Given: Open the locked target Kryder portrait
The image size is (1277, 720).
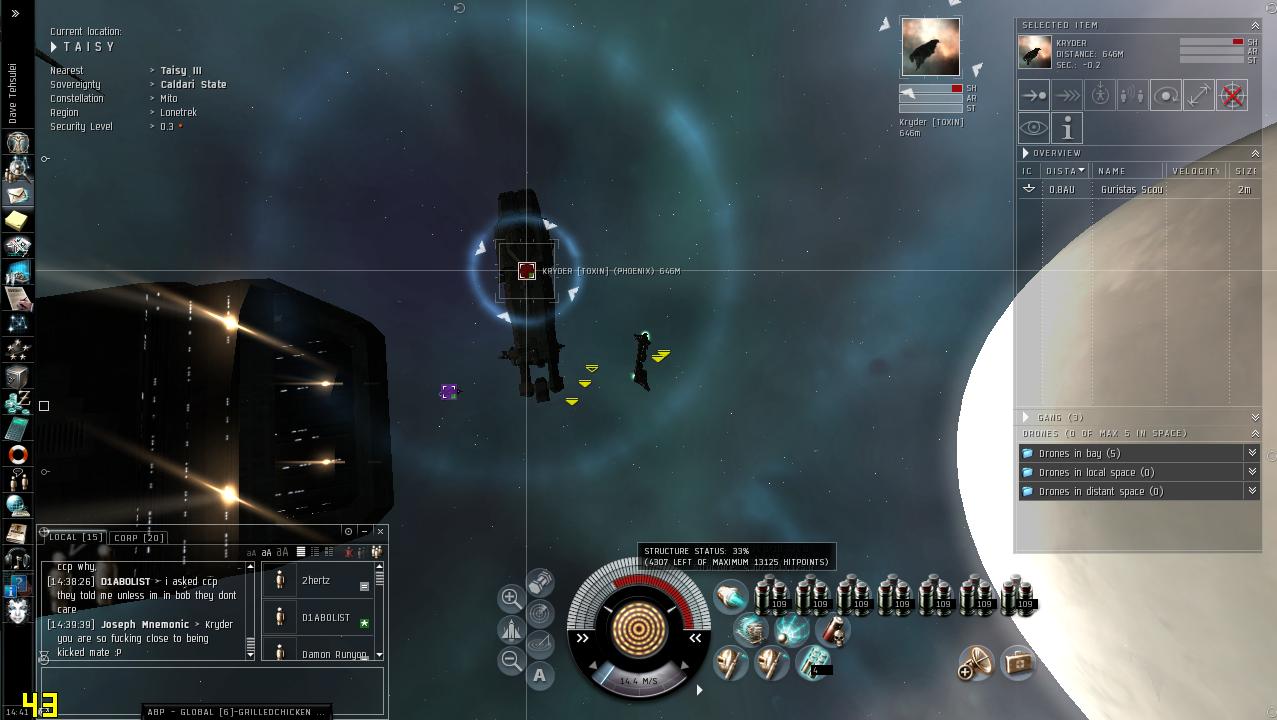Looking at the screenshot, I should (930, 47).
